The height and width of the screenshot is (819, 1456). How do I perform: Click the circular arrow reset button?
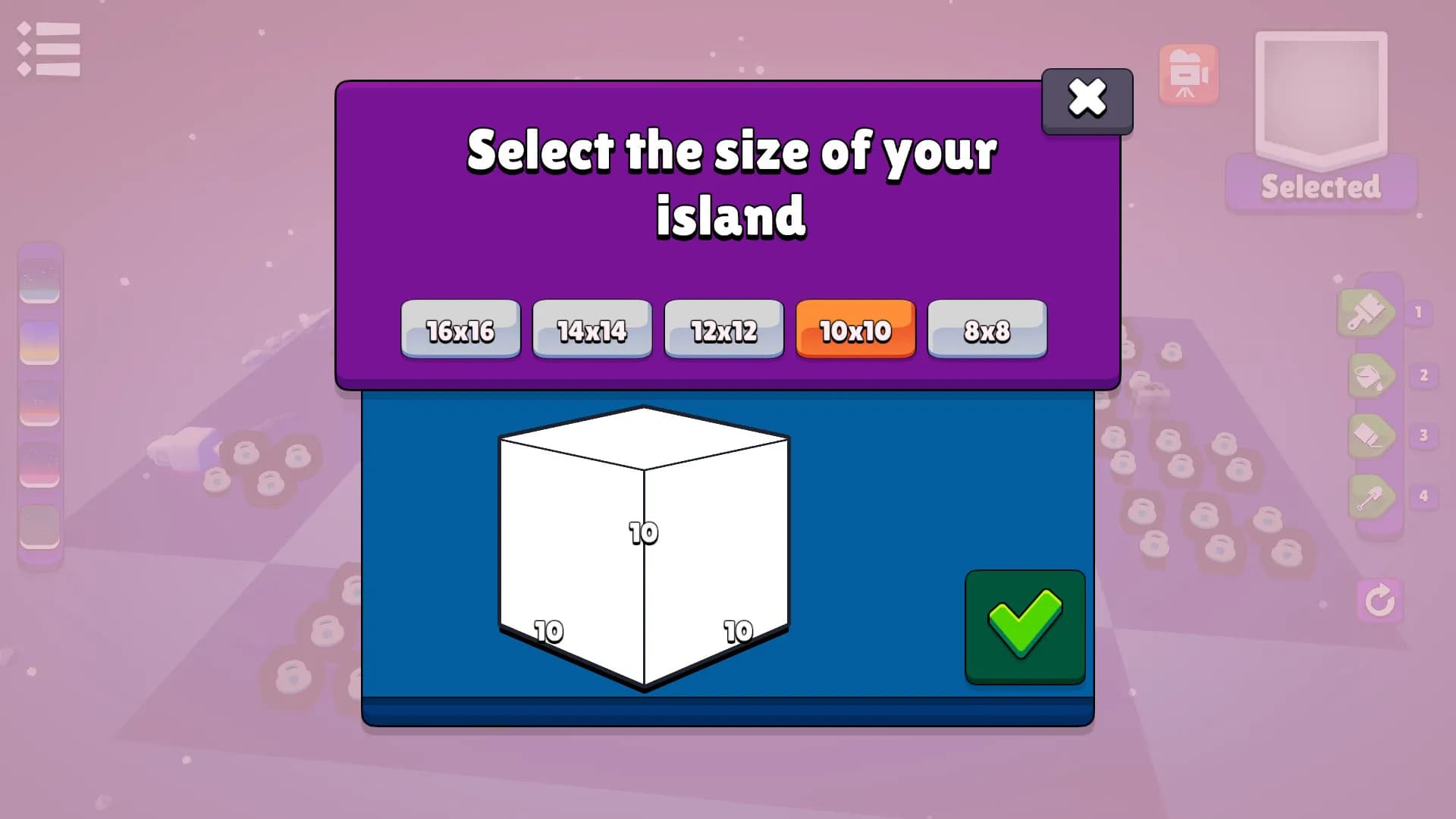(1379, 601)
